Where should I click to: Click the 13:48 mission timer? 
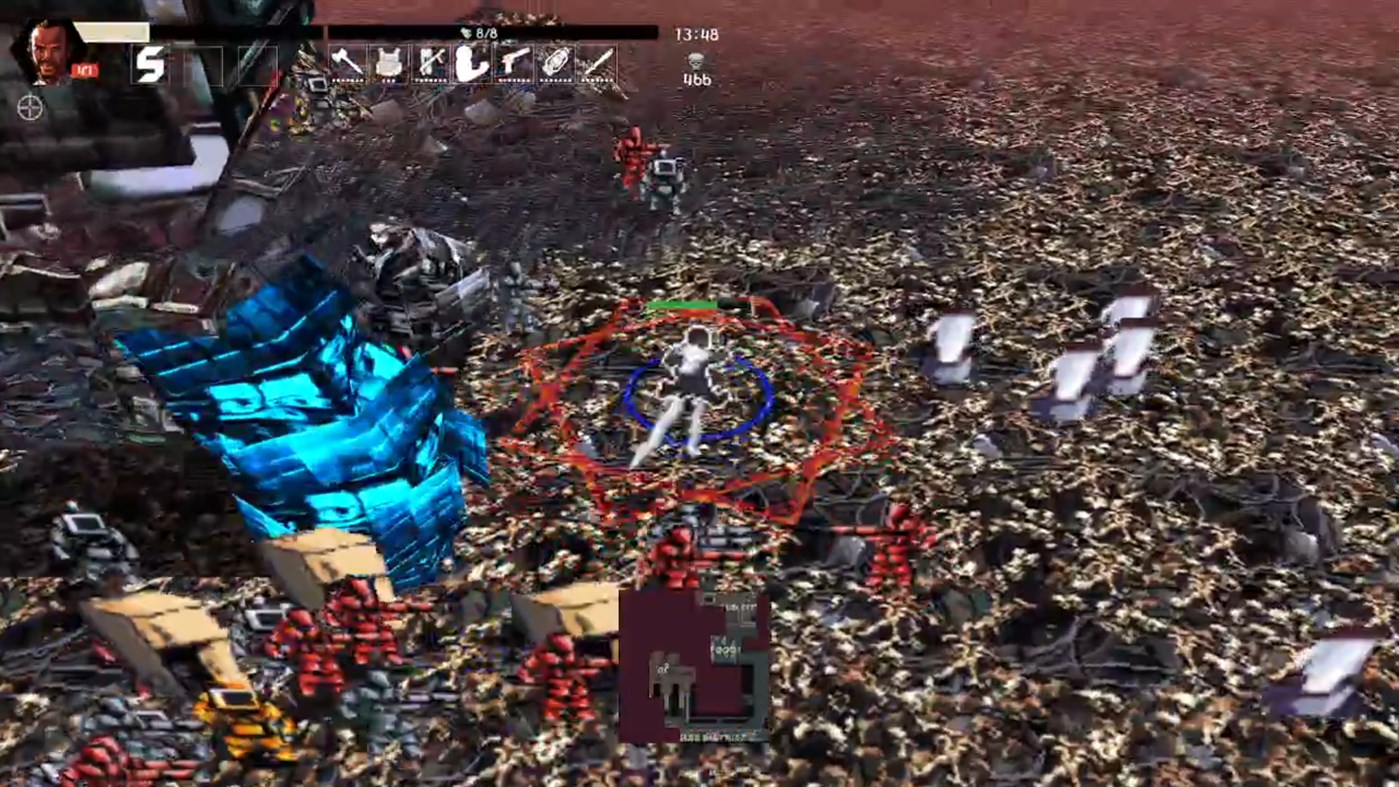pos(699,33)
